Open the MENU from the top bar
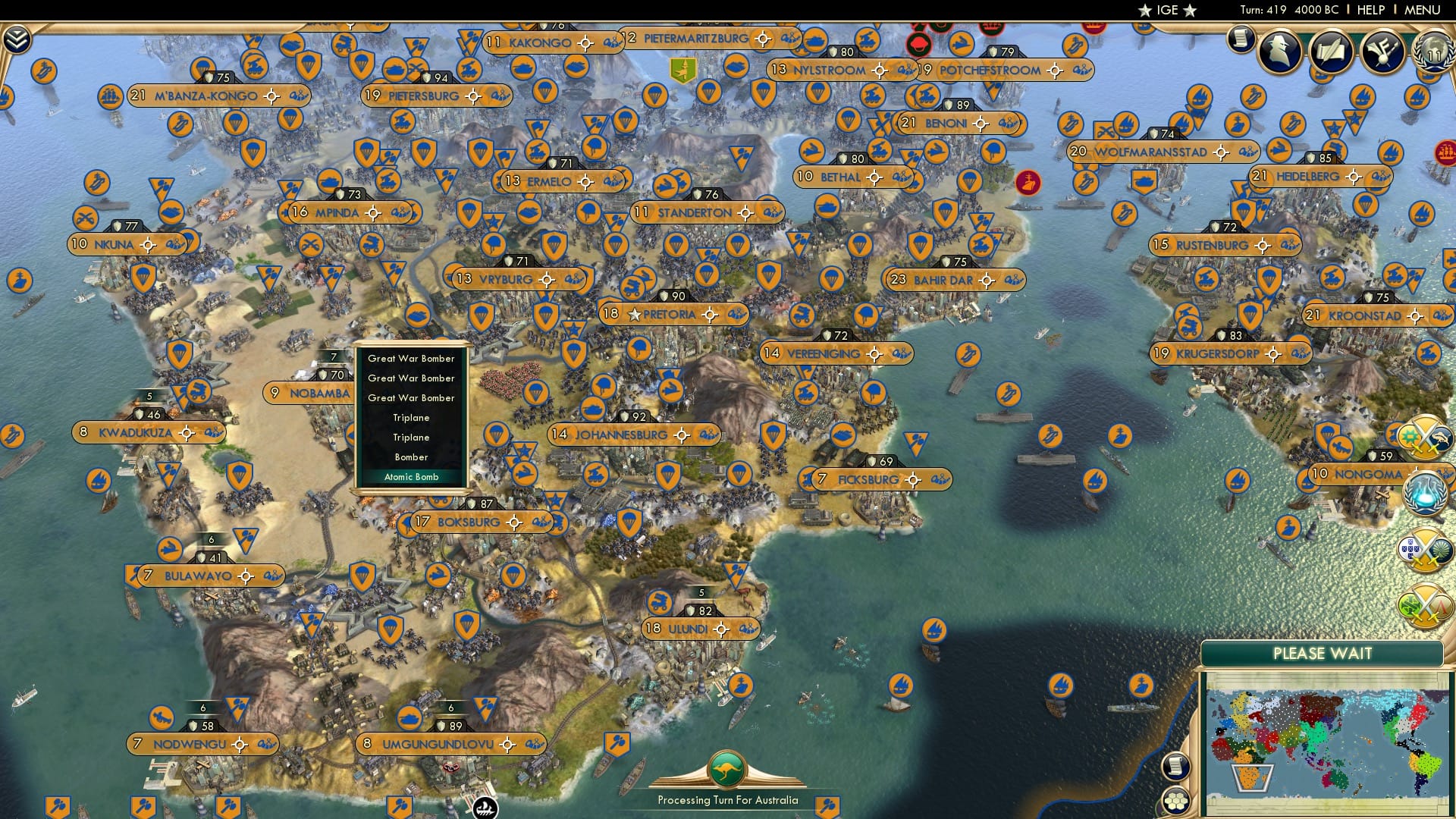Image resolution: width=1456 pixels, height=819 pixels. click(x=1424, y=10)
